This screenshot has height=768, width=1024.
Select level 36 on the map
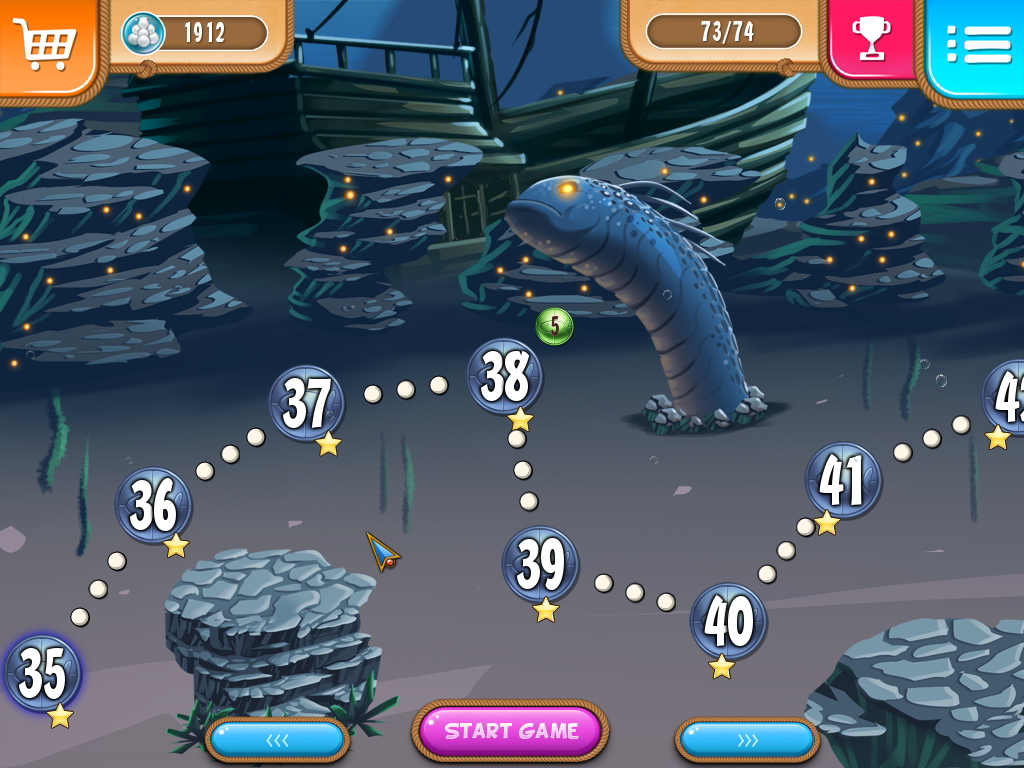click(x=154, y=505)
